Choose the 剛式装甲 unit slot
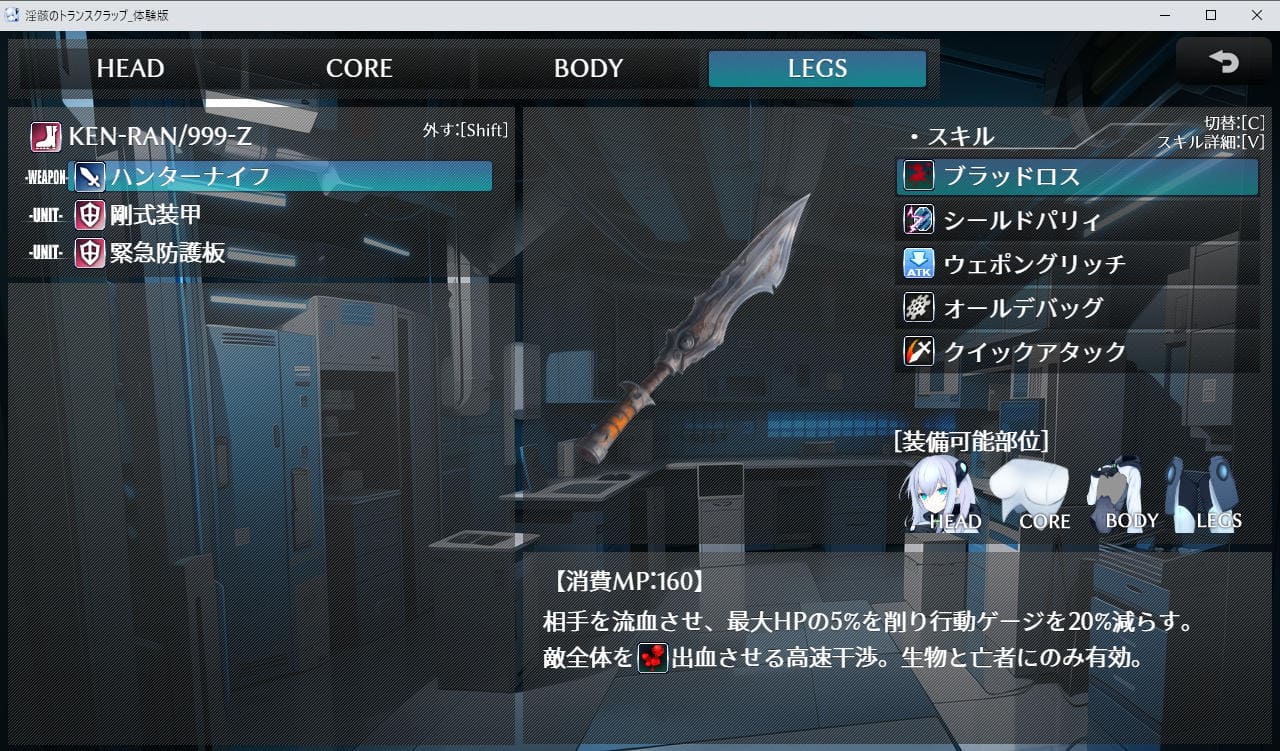Viewport: 1280px width, 751px height. (156, 215)
